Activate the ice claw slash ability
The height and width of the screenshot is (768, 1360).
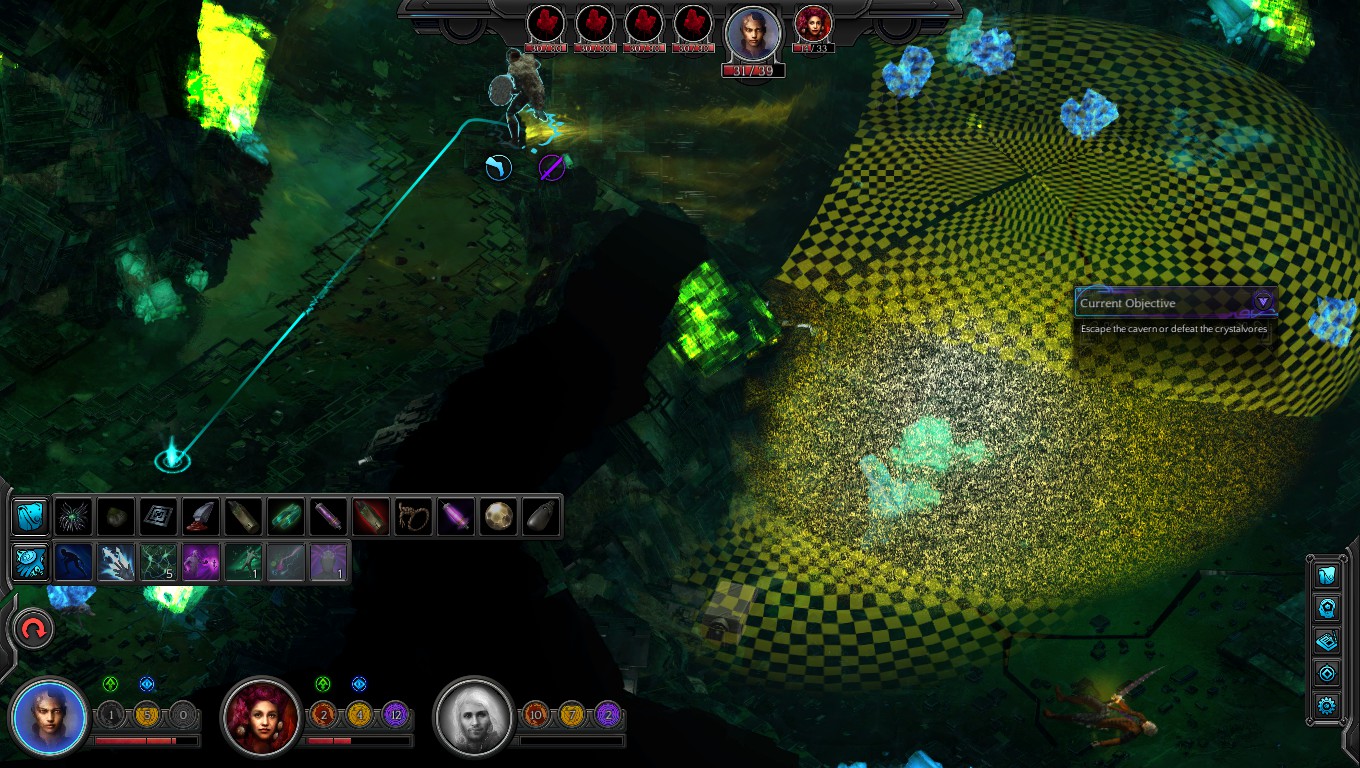coord(116,562)
